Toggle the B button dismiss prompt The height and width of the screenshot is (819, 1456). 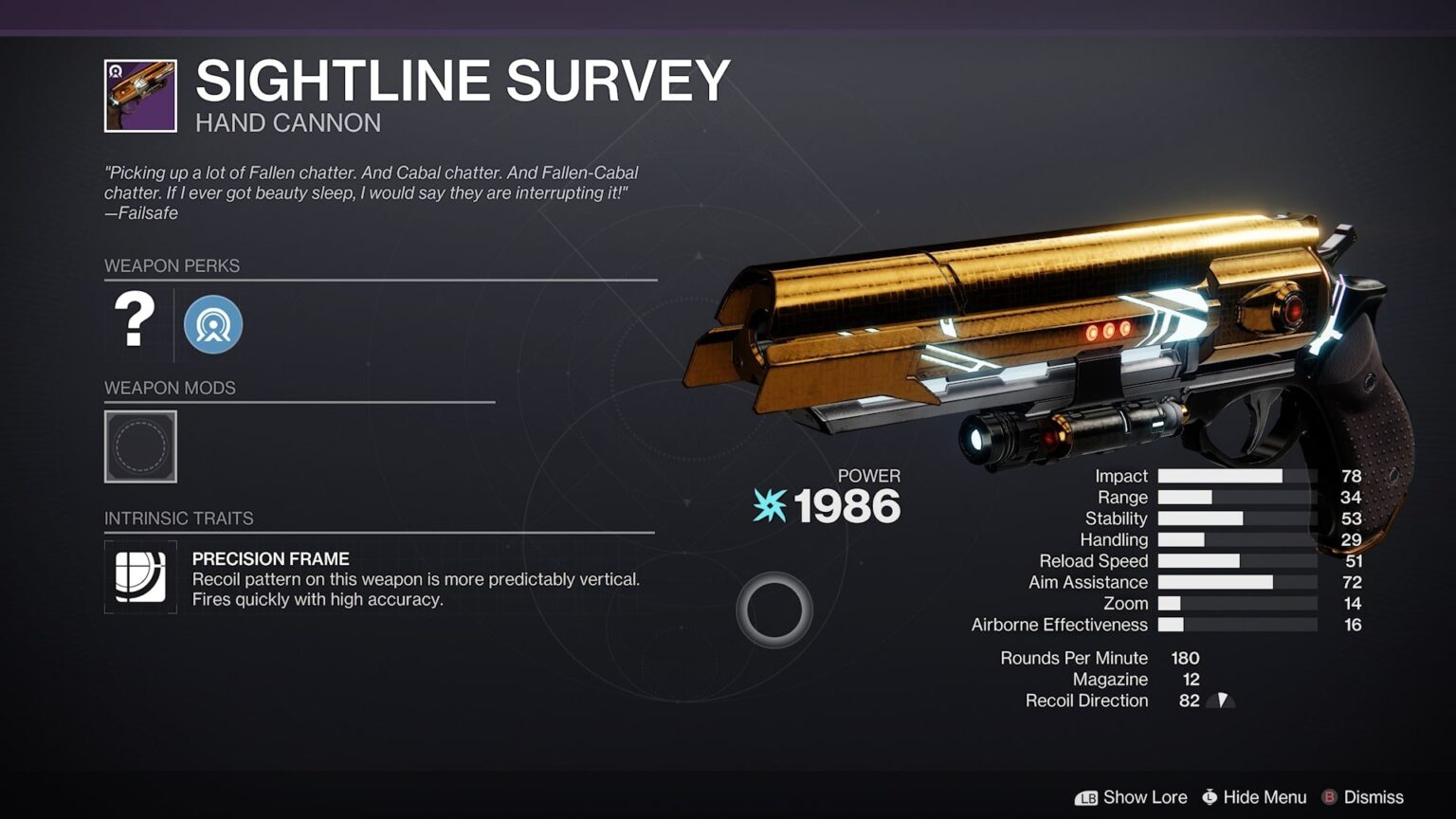point(1332,797)
